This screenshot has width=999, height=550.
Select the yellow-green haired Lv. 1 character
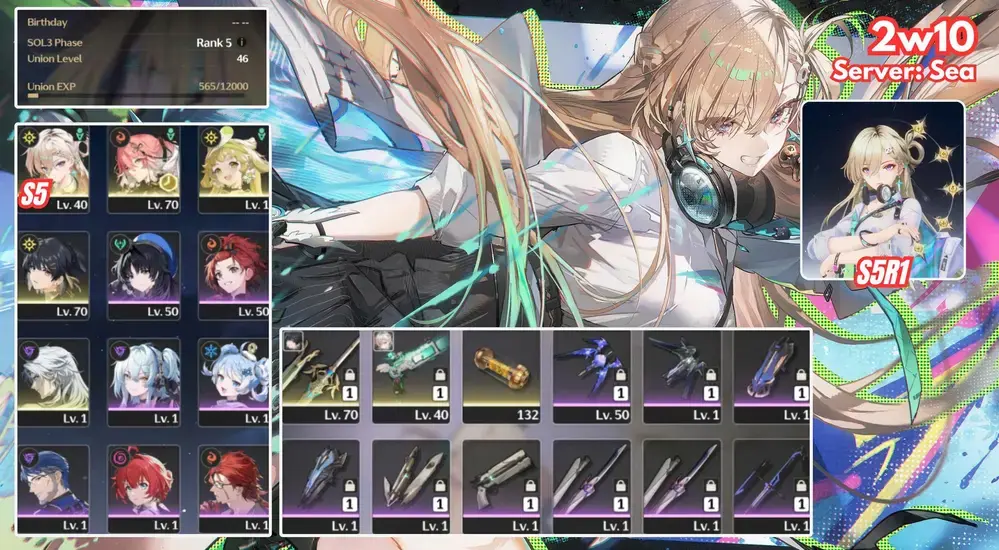tap(233, 168)
